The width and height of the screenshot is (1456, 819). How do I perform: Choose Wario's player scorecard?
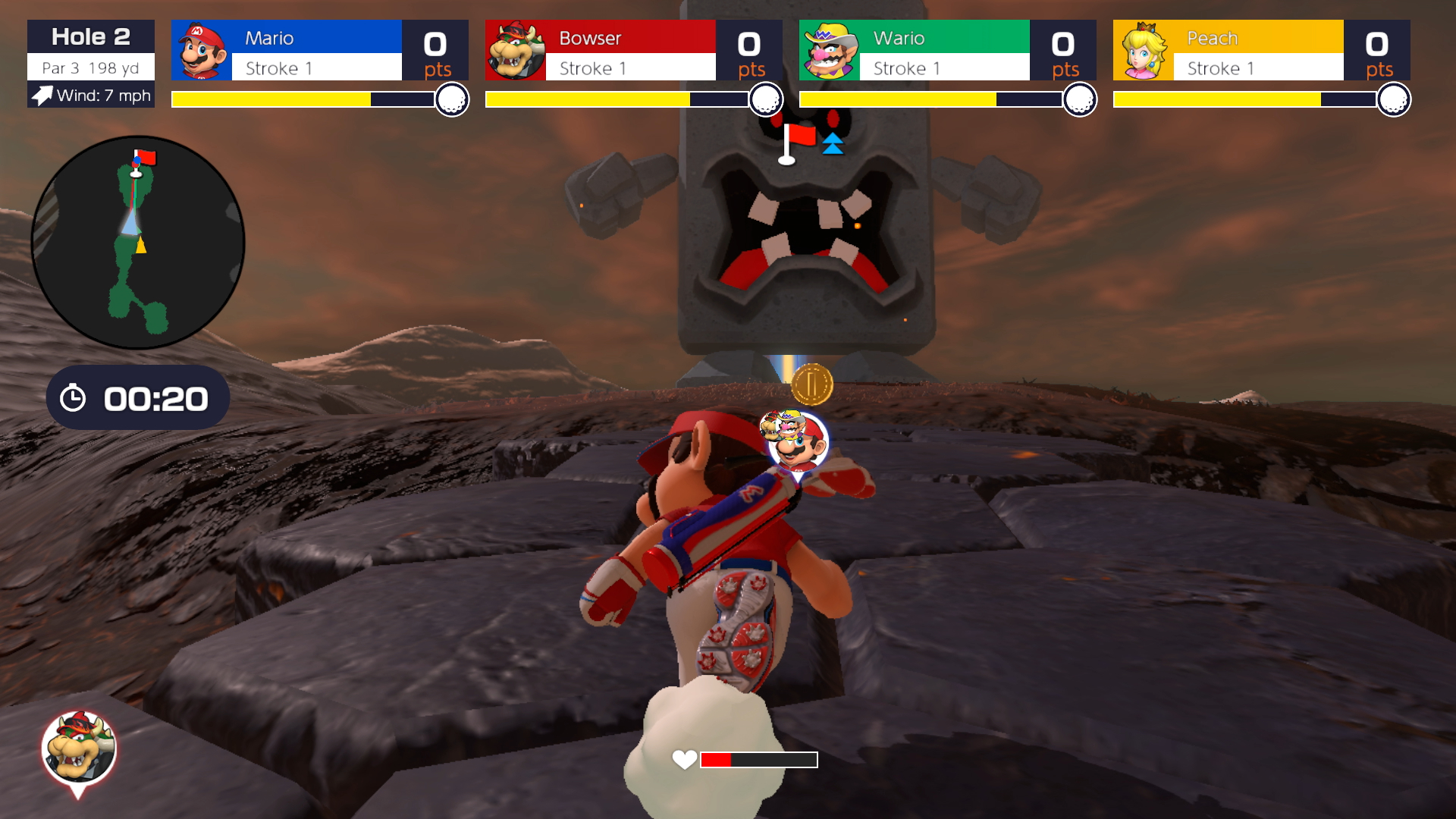(x=947, y=51)
